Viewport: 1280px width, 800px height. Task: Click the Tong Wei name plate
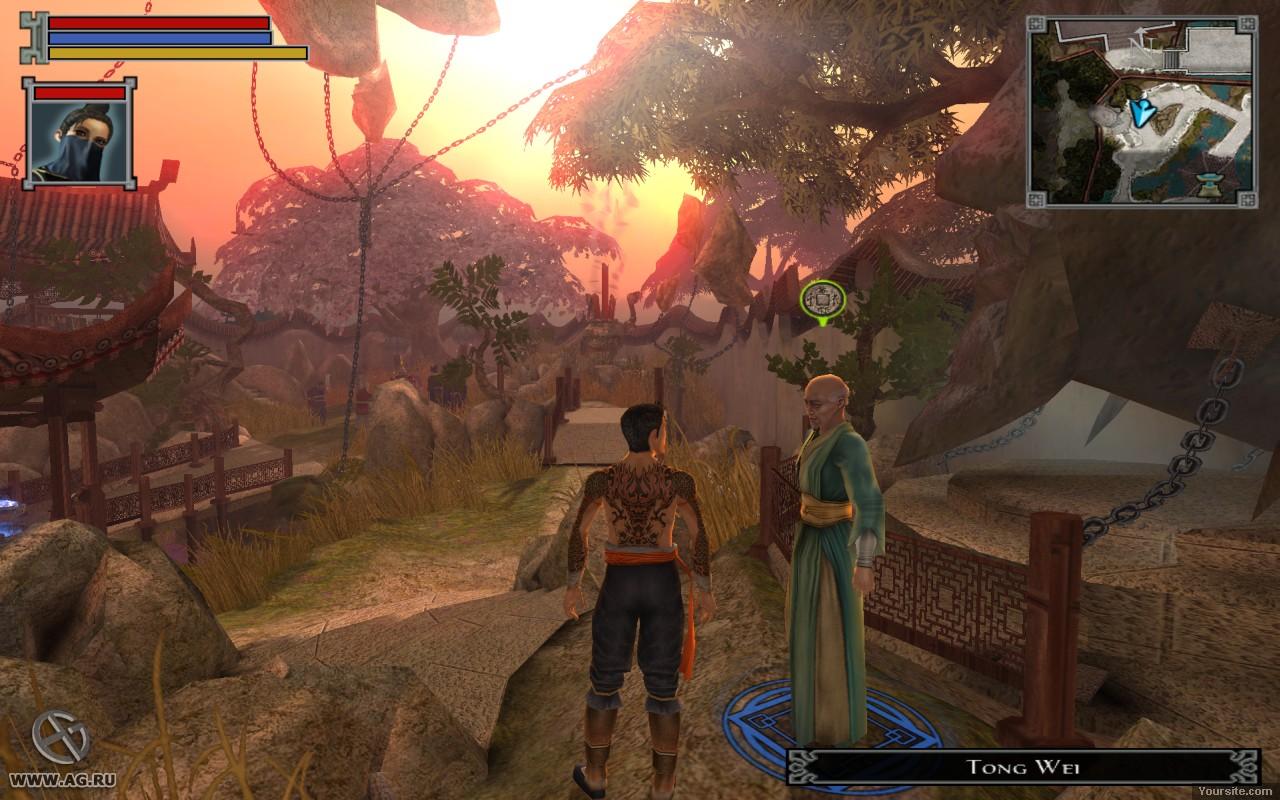1009,767
